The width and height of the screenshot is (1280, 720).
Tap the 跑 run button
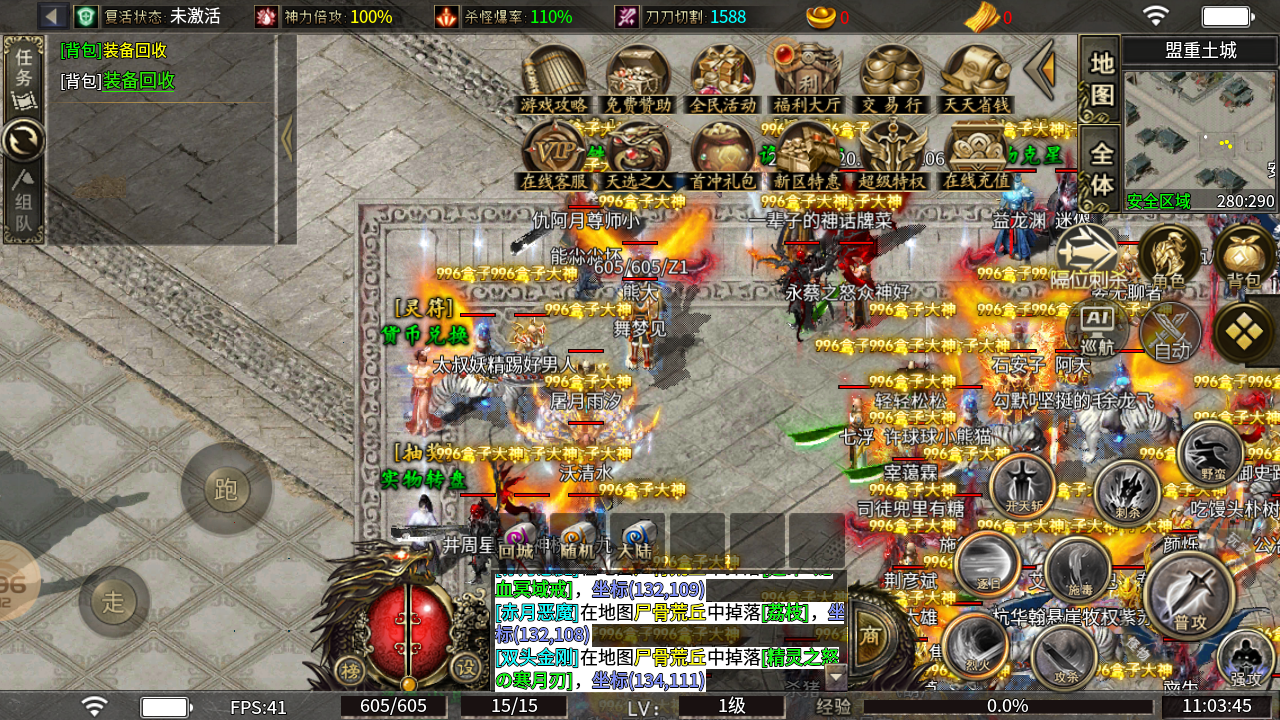pyautogui.click(x=226, y=489)
